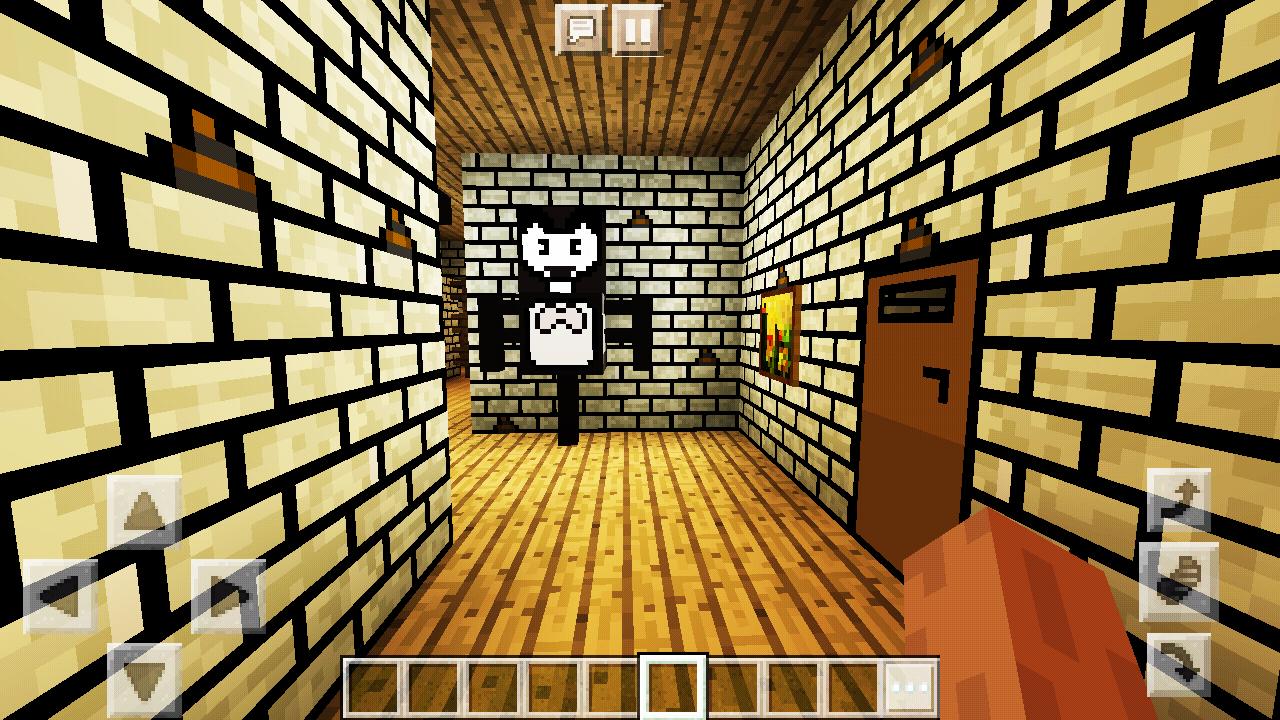This screenshot has height=720, width=1280.
Task: Tap the curved descend arrow button
Action: [1180, 660]
